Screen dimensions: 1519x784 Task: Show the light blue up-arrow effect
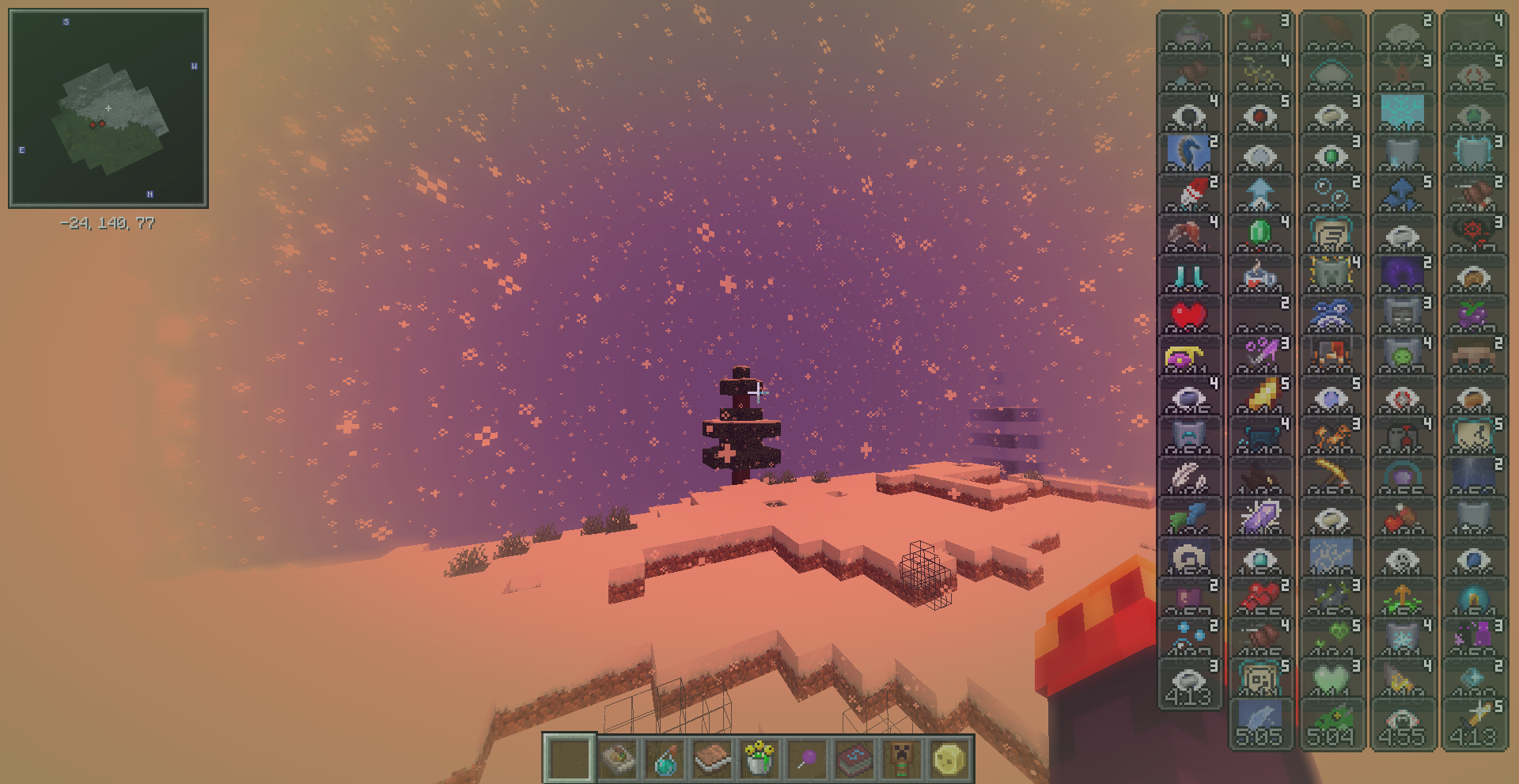click(x=1260, y=193)
